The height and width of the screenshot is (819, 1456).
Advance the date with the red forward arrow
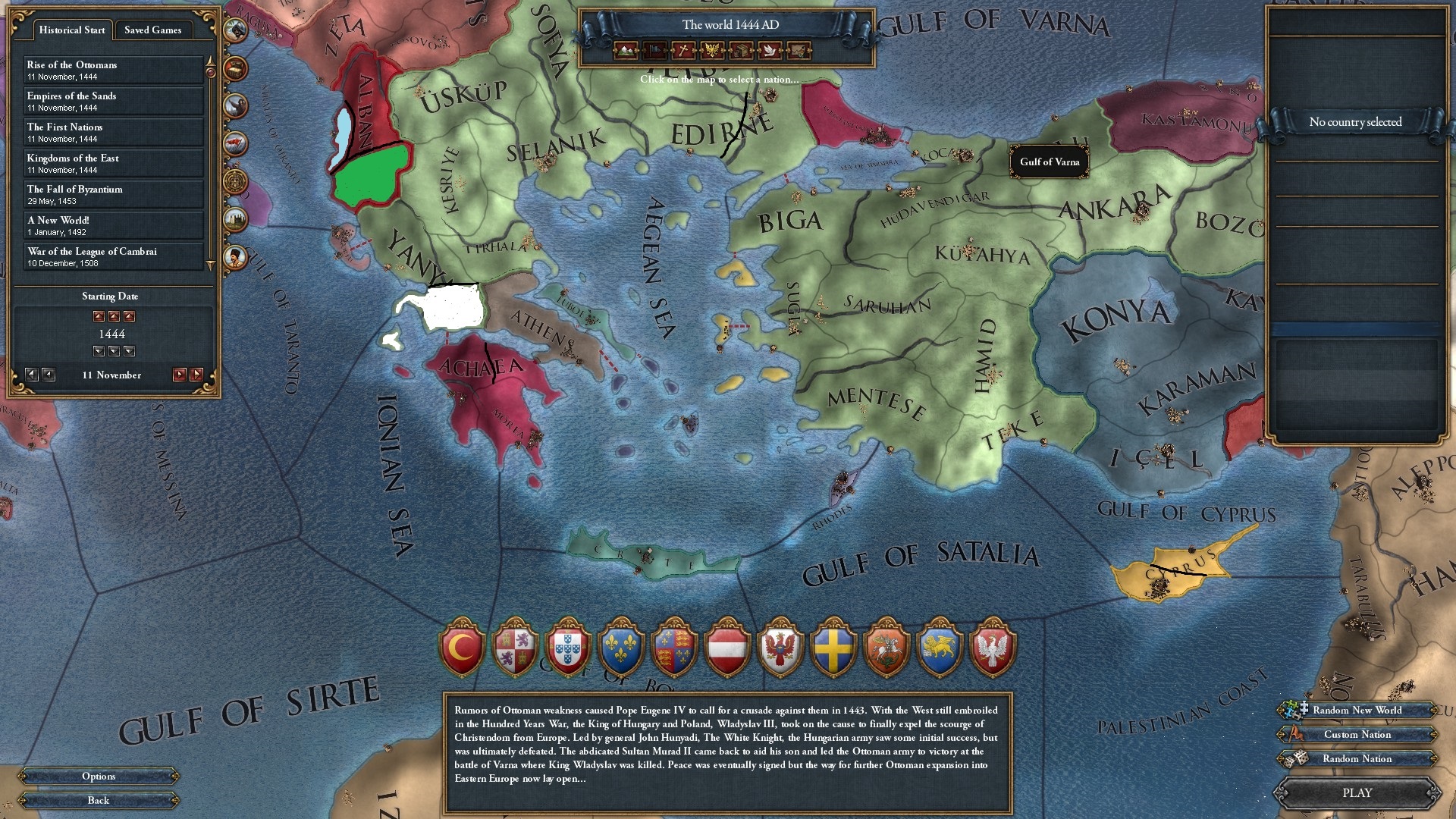[182, 374]
